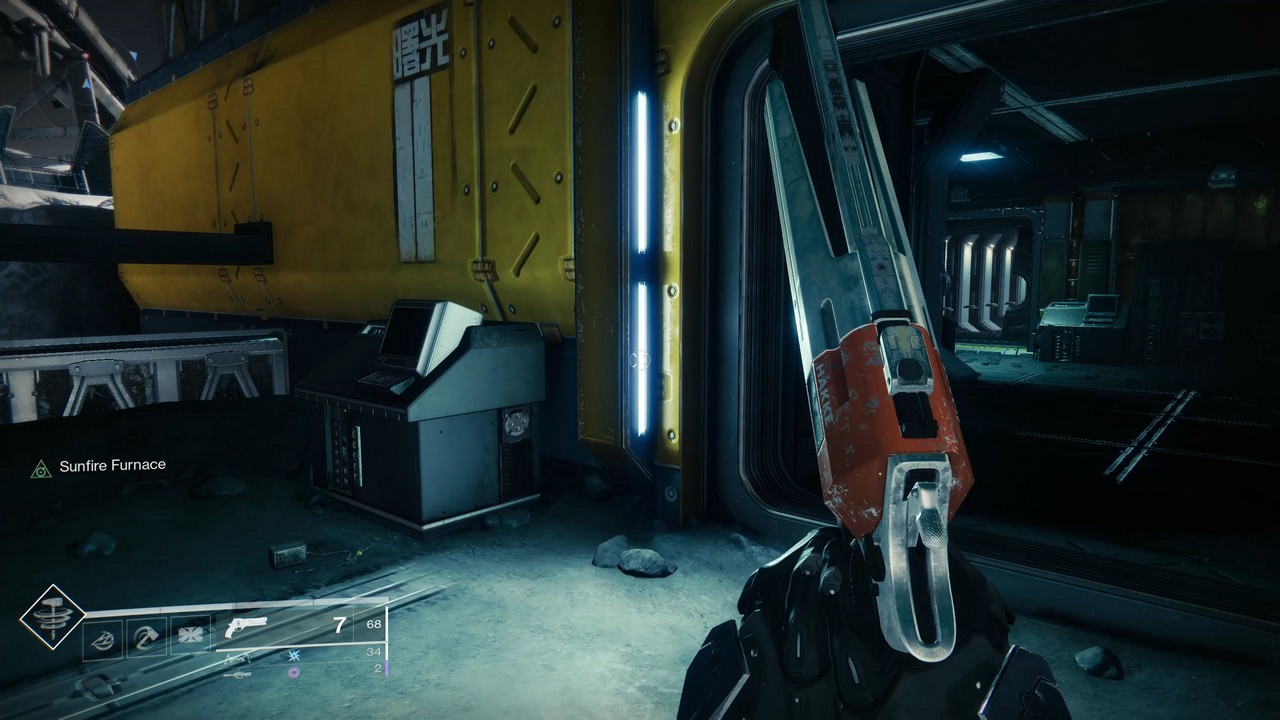Screen dimensions: 1280x720
Task: Click the stowed machine gun weapon icon
Action: pyautogui.click(x=237, y=675)
